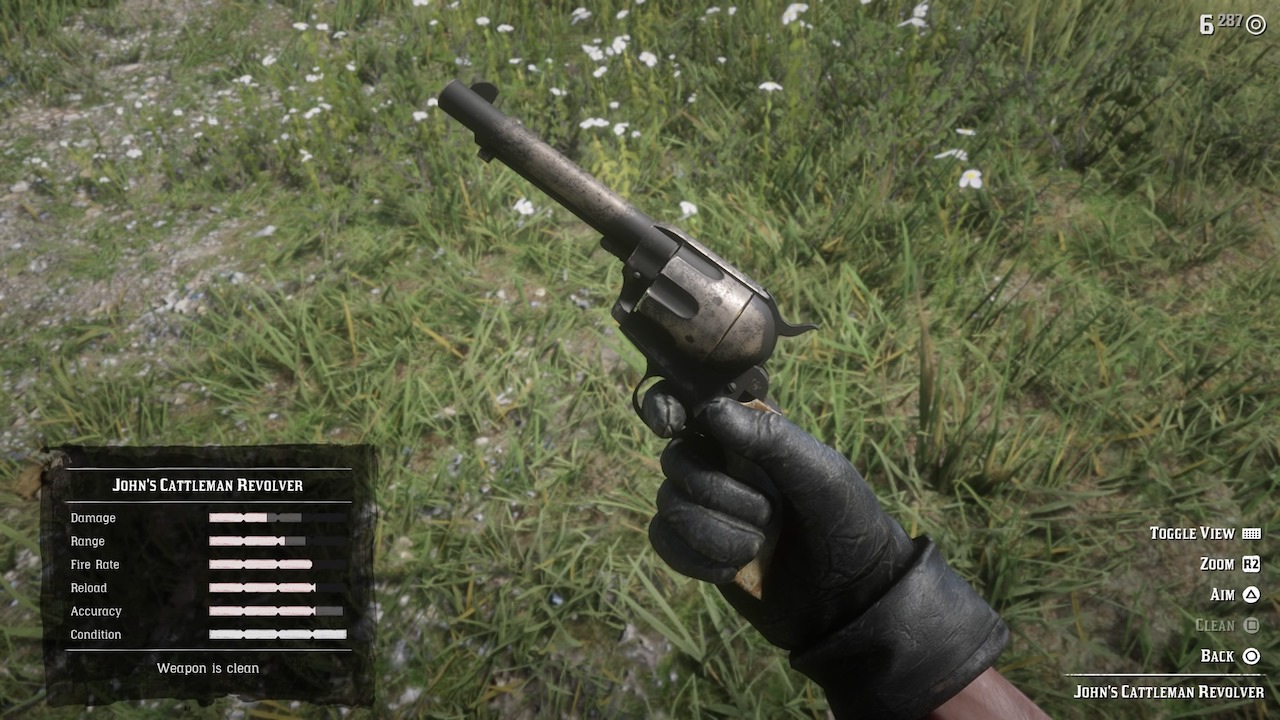The width and height of the screenshot is (1280, 720).
Task: Click the greyed-out Clean option
Action: (1215, 626)
